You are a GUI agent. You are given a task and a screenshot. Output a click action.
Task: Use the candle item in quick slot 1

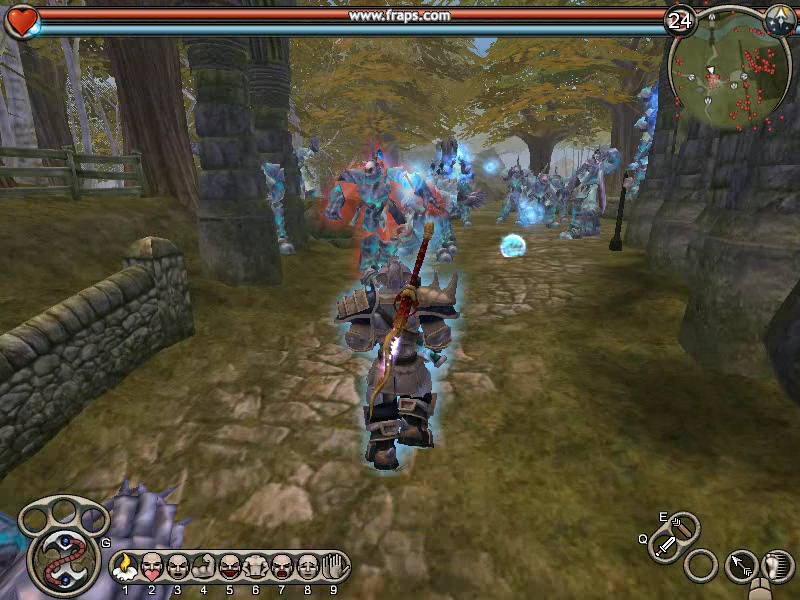point(125,567)
